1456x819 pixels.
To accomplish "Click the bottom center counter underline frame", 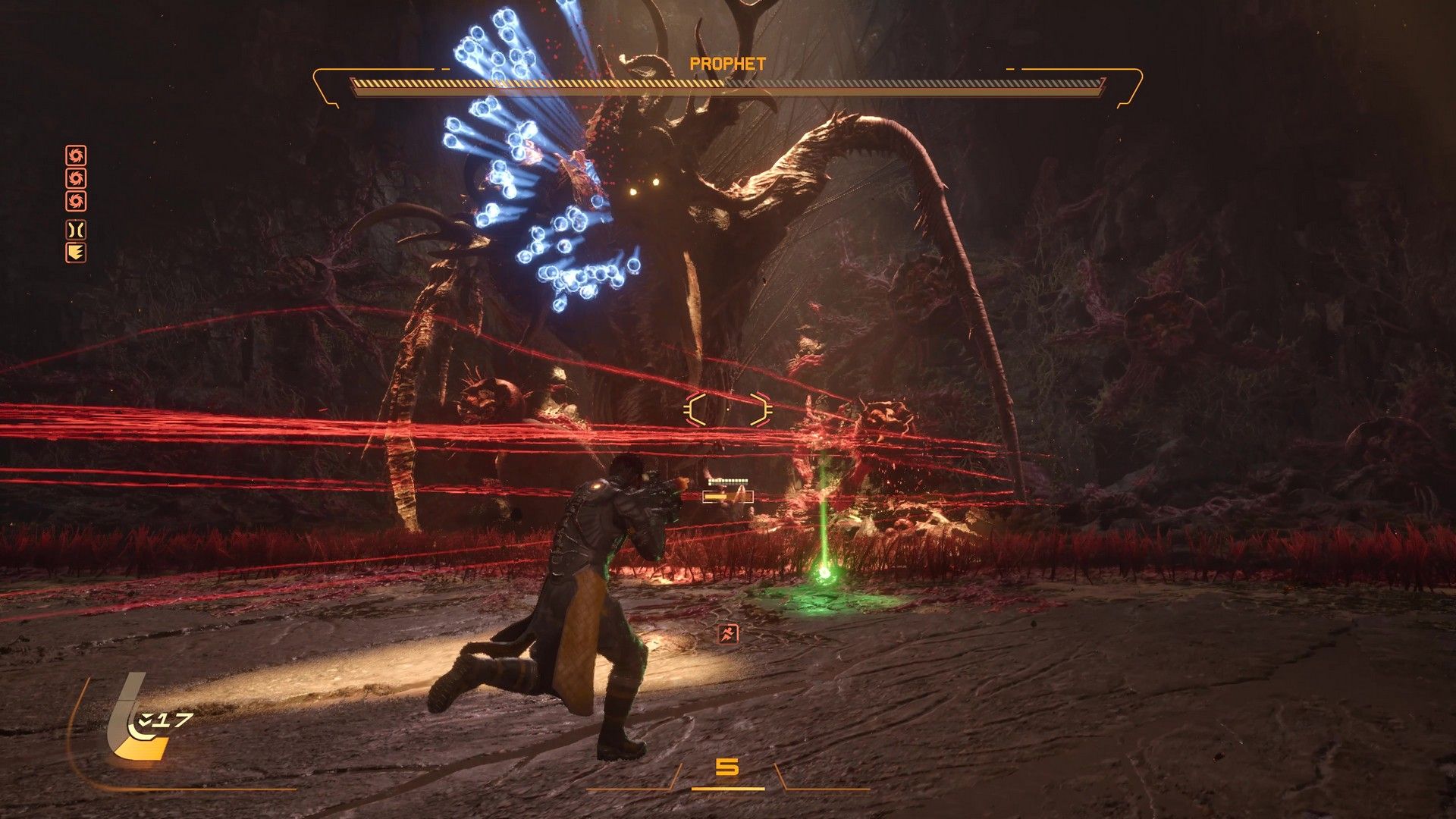I will click(728, 789).
